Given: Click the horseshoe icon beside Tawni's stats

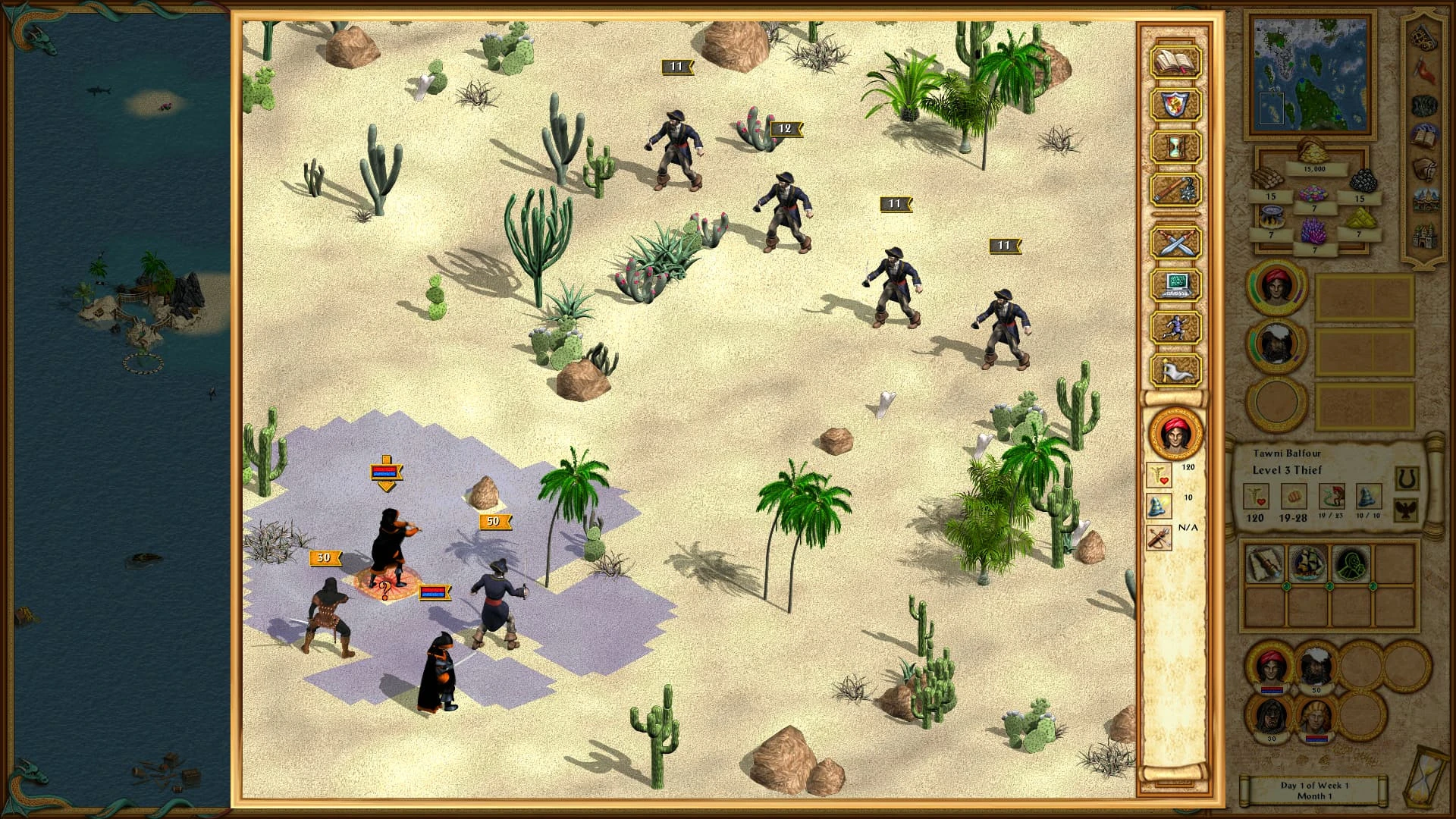Looking at the screenshot, I should point(1407,478).
